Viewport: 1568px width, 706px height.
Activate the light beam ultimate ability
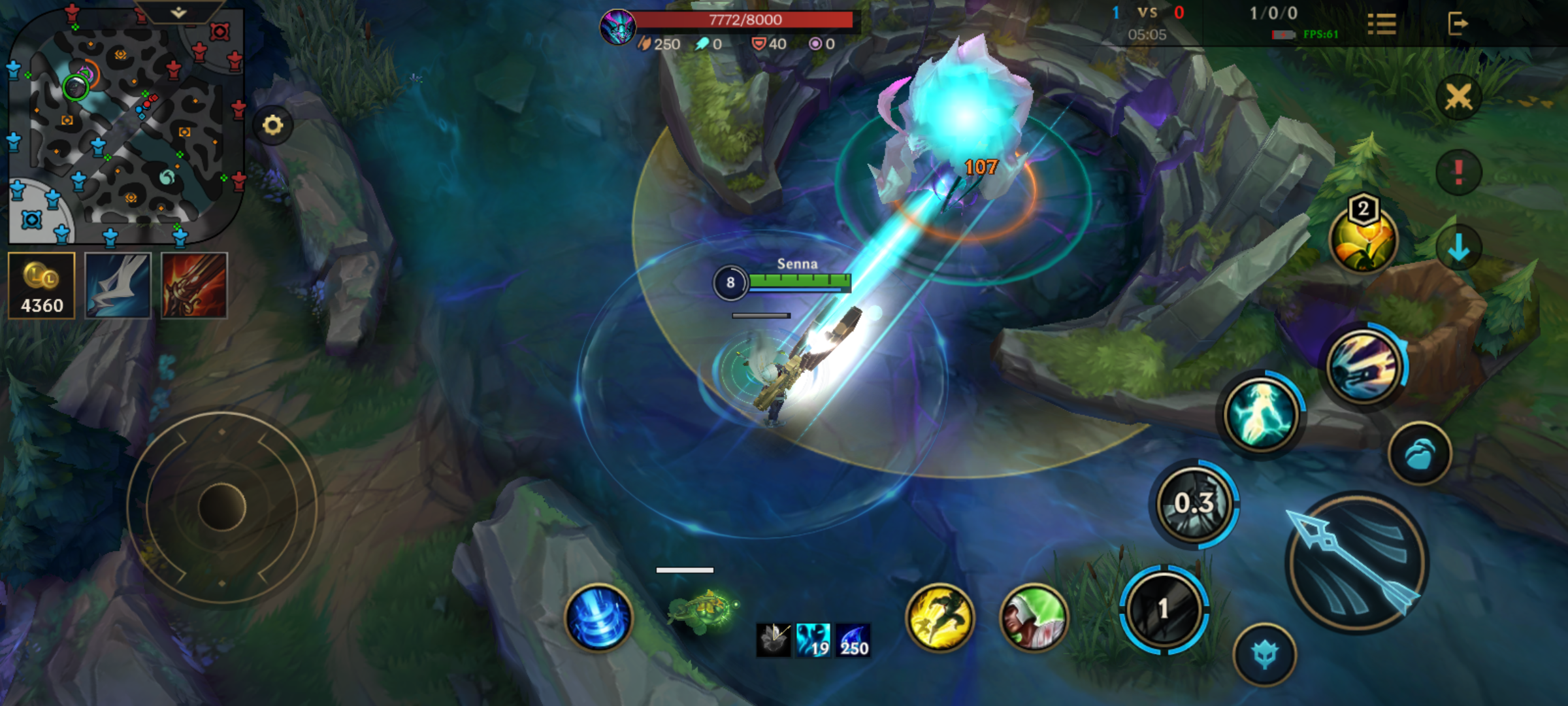click(x=1364, y=366)
